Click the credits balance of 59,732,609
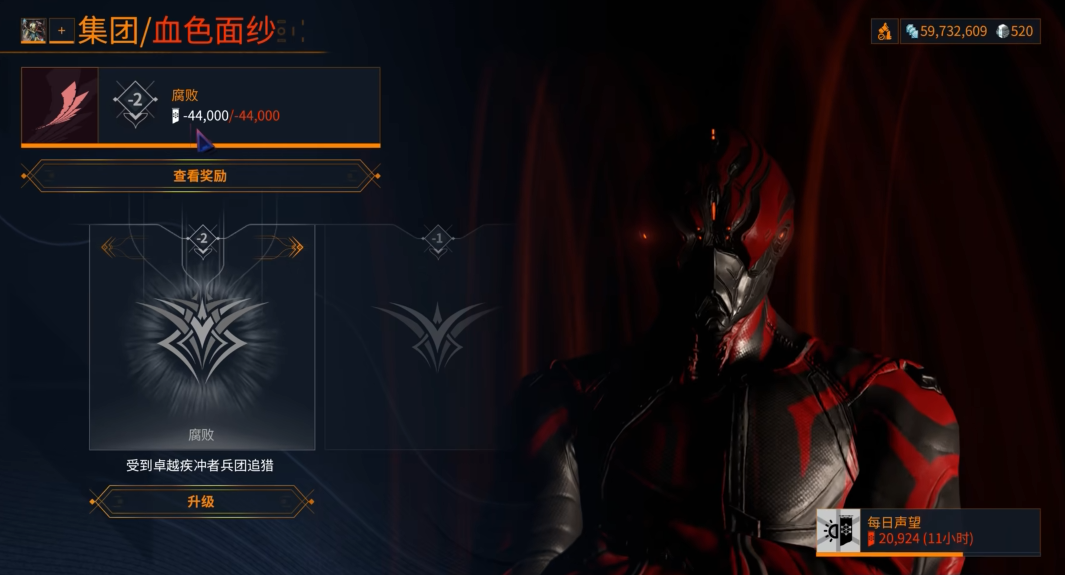This screenshot has width=1065, height=575. click(x=946, y=31)
